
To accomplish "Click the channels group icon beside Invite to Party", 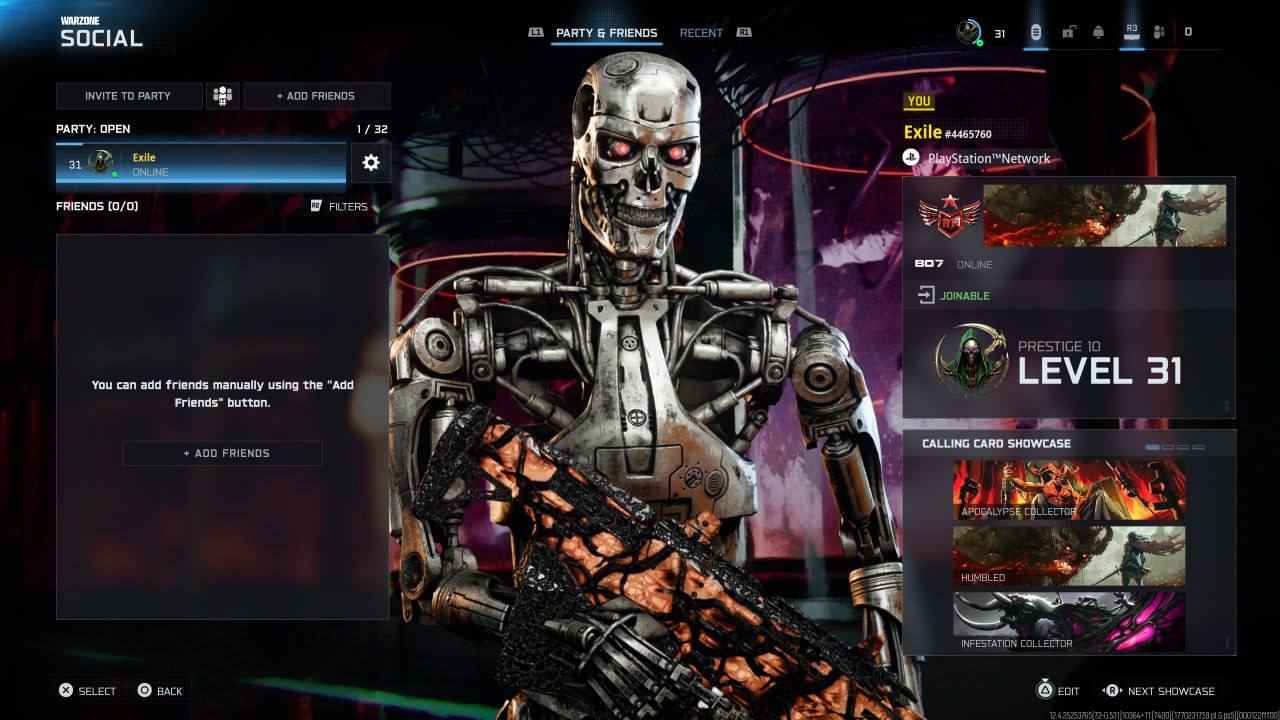I will 222,96.
